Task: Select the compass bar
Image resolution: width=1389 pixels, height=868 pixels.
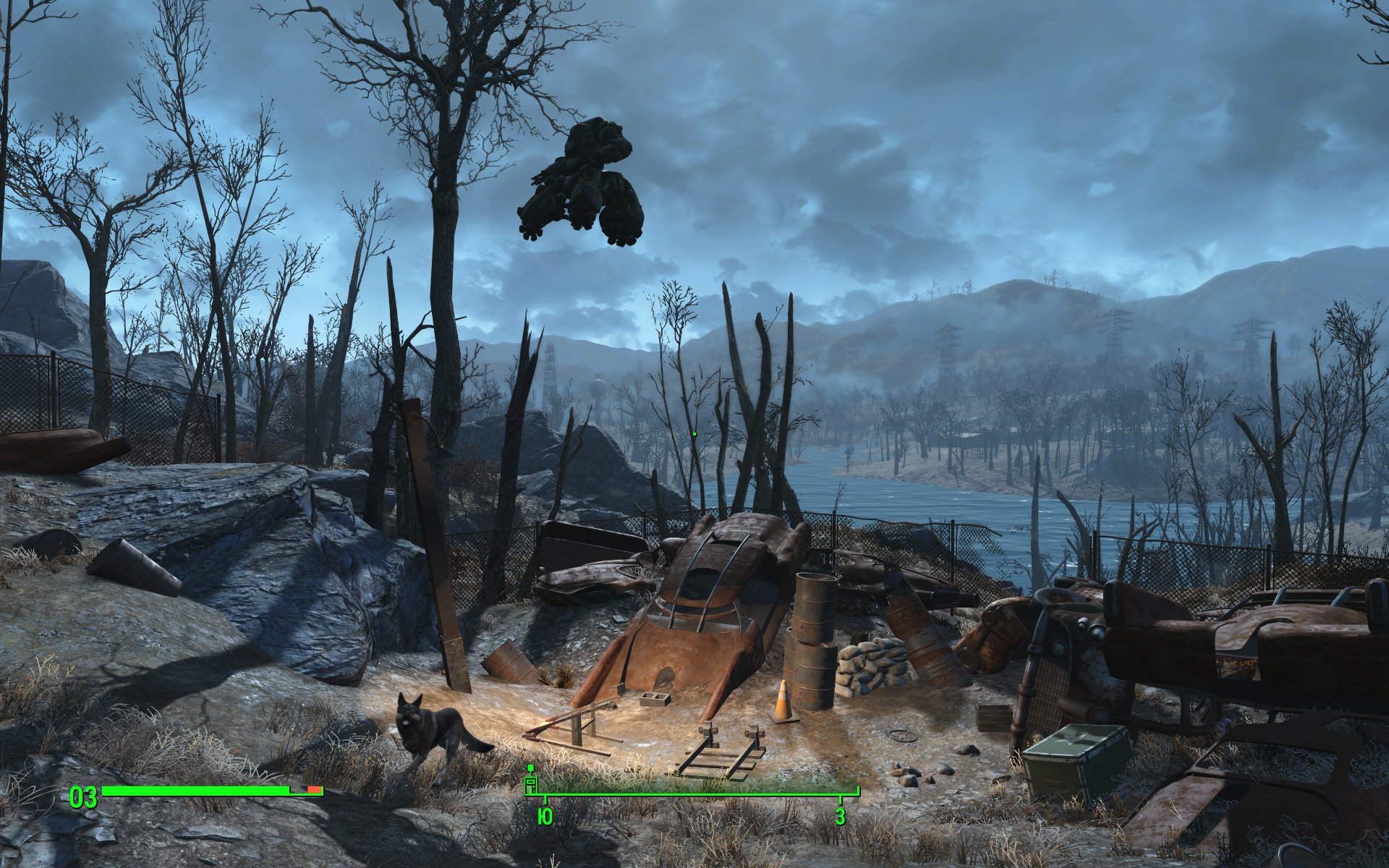Action: 692,793
